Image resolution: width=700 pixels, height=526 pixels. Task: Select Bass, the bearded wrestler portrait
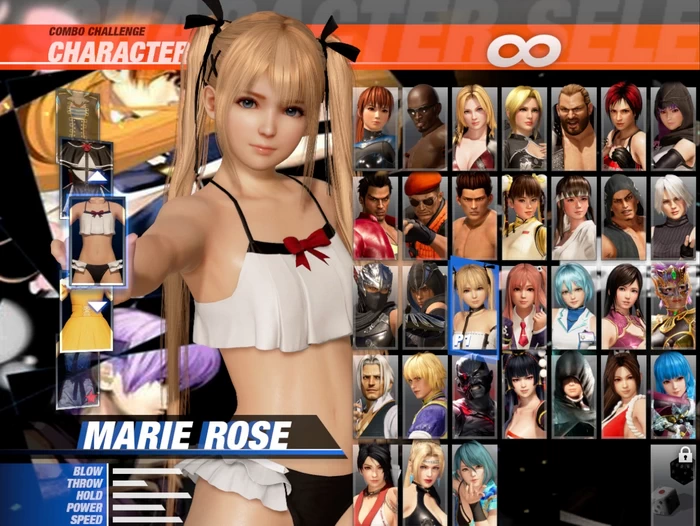(573, 127)
